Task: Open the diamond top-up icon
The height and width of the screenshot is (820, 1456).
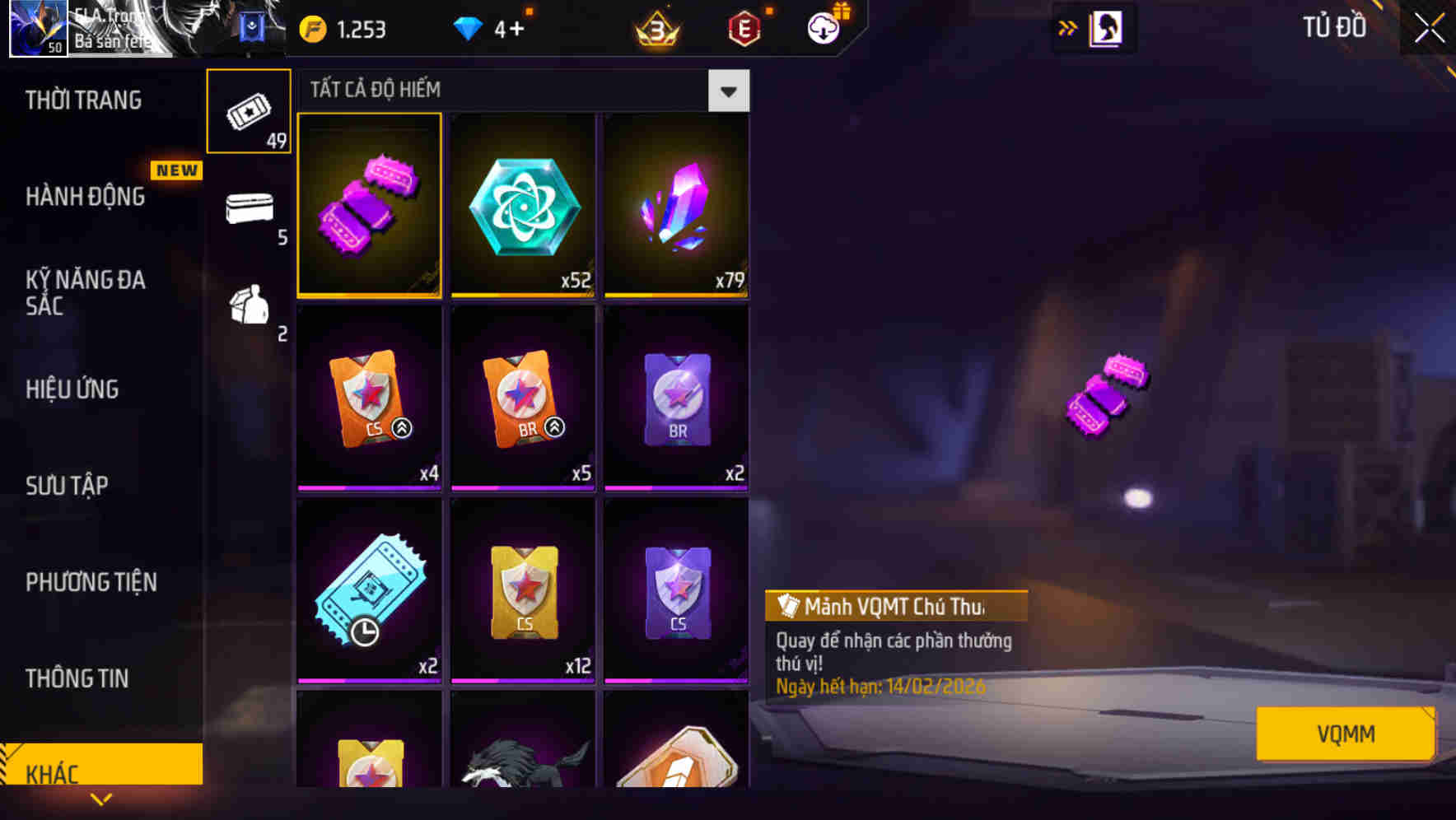Action: pos(469,28)
